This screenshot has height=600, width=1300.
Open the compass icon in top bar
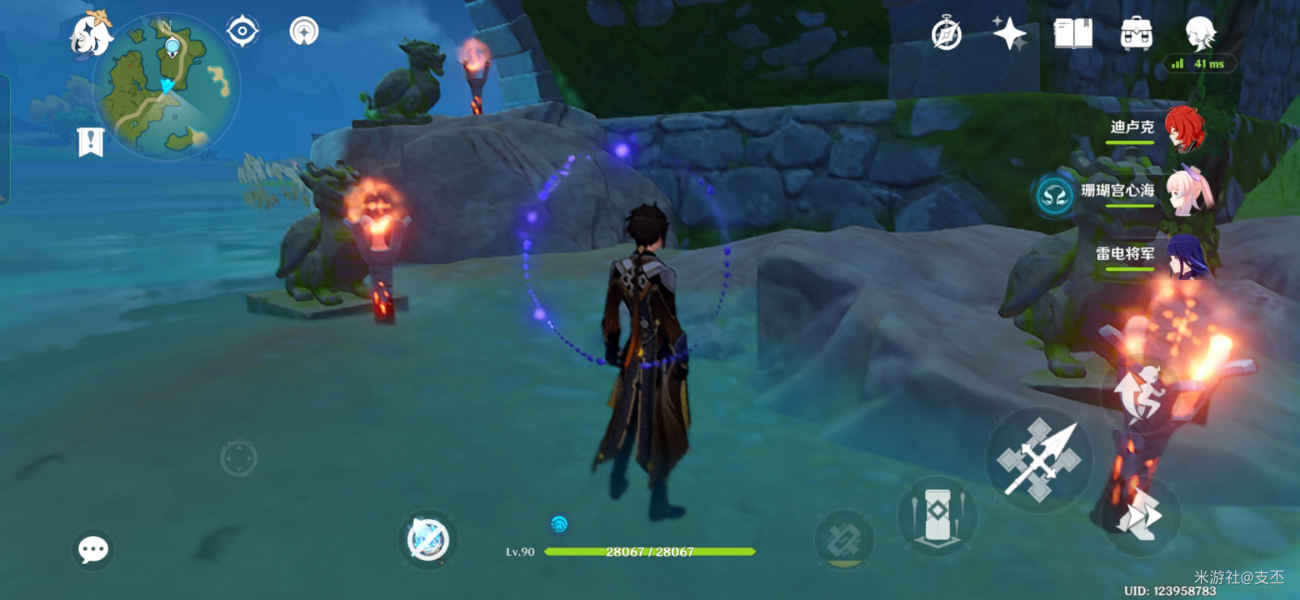946,34
